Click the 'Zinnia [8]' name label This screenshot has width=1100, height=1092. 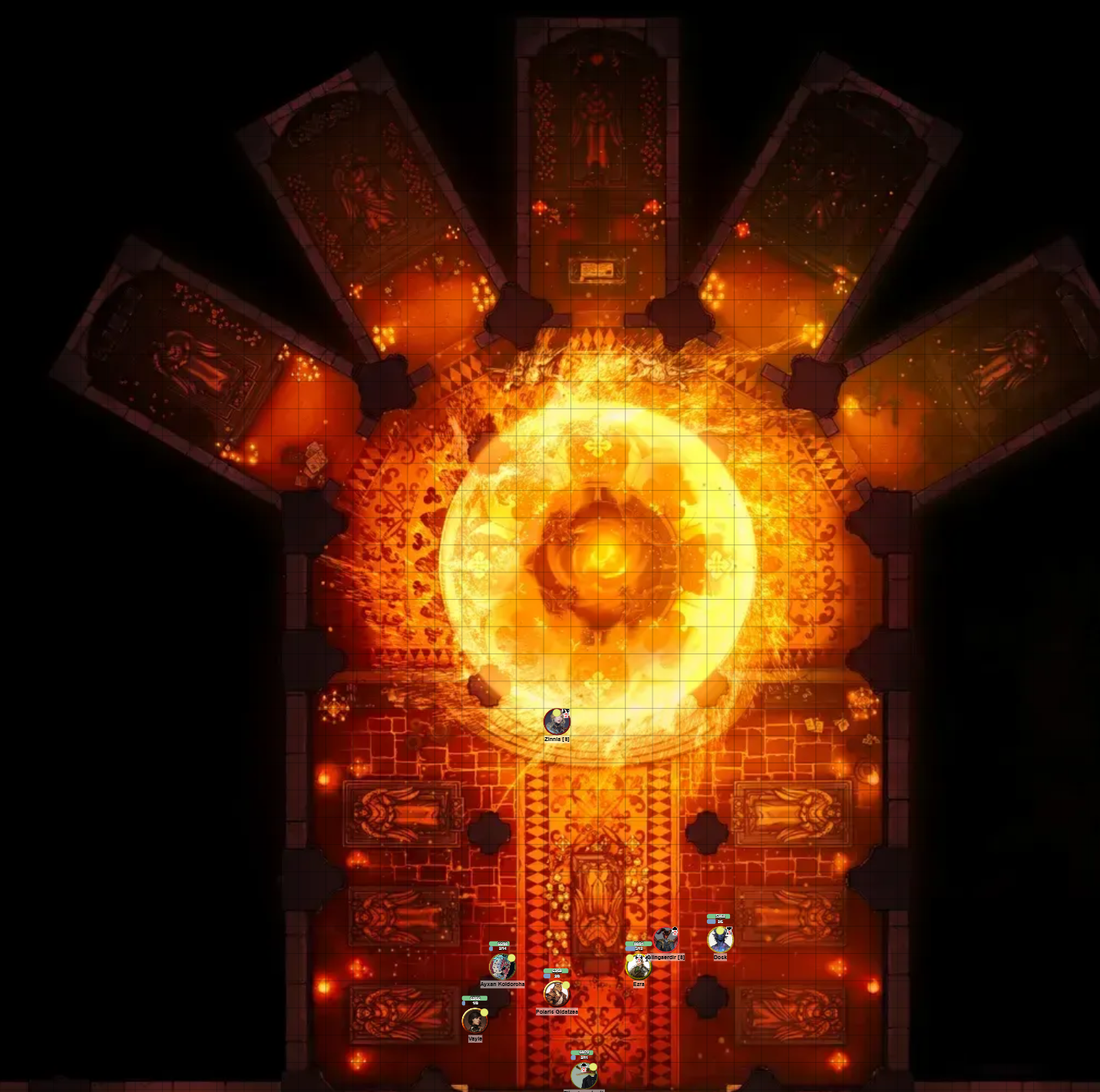coord(557,738)
